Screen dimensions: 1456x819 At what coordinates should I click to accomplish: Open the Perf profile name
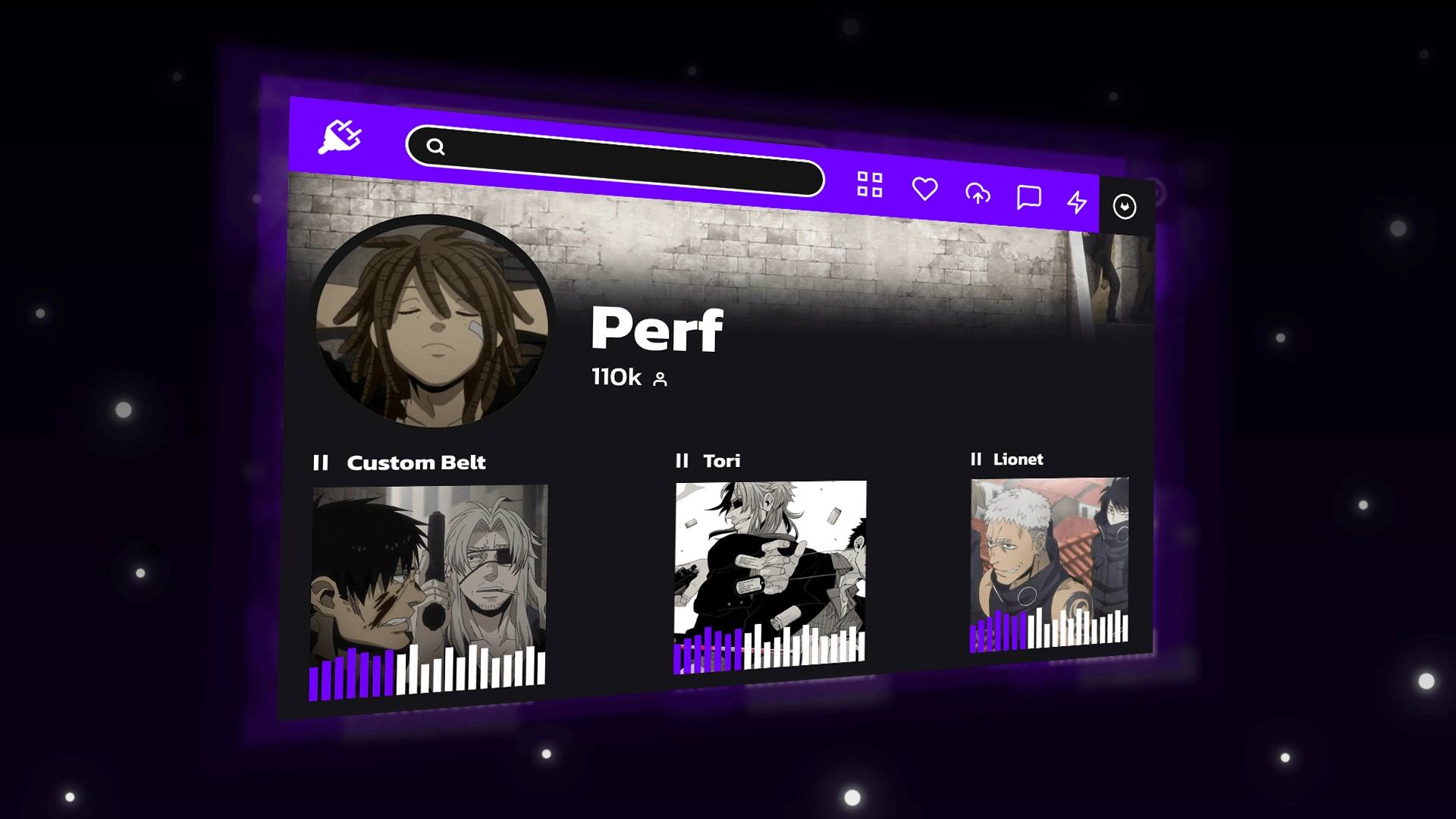657,329
